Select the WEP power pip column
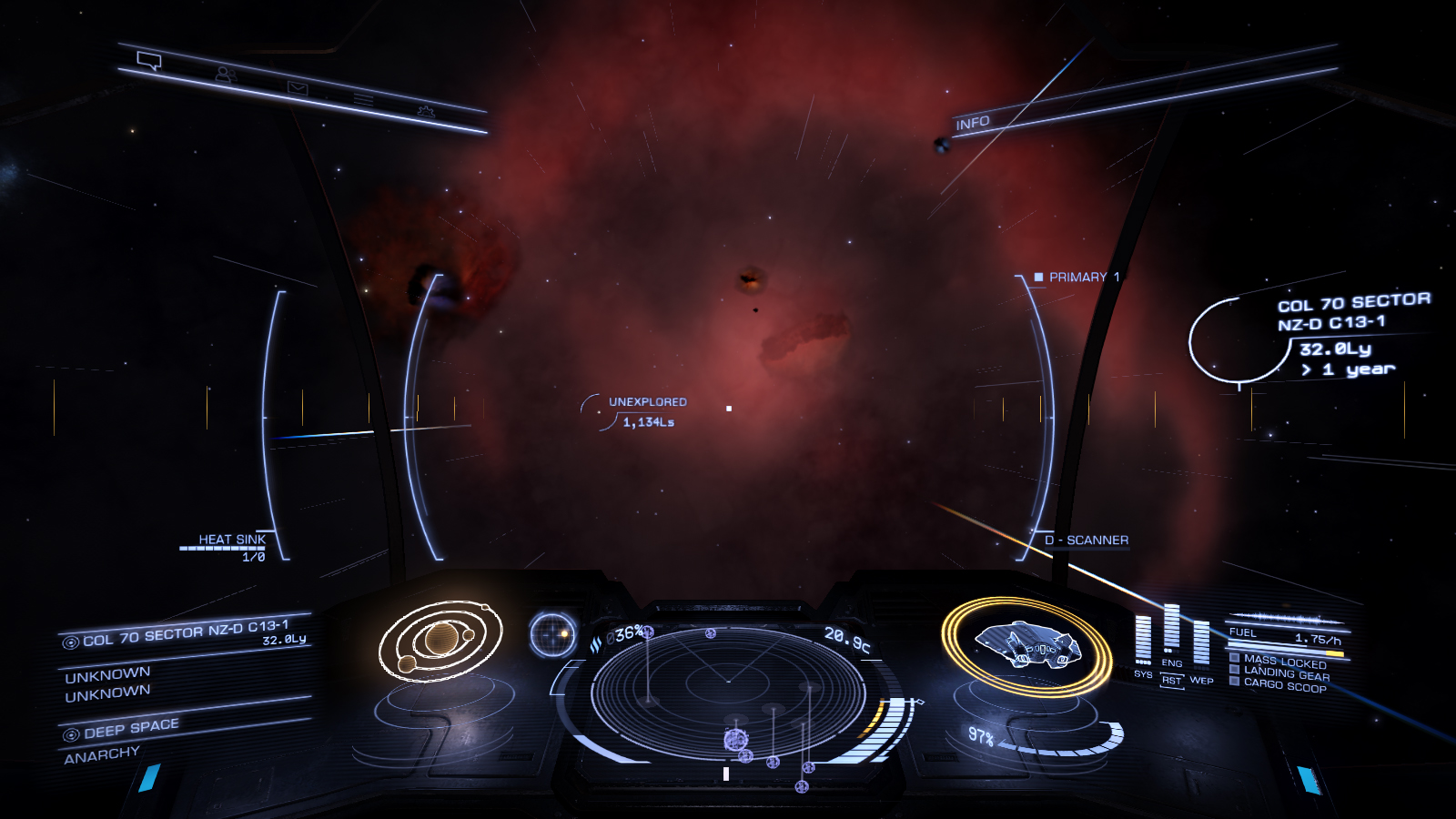The width and height of the screenshot is (1456, 819). 1201,643
